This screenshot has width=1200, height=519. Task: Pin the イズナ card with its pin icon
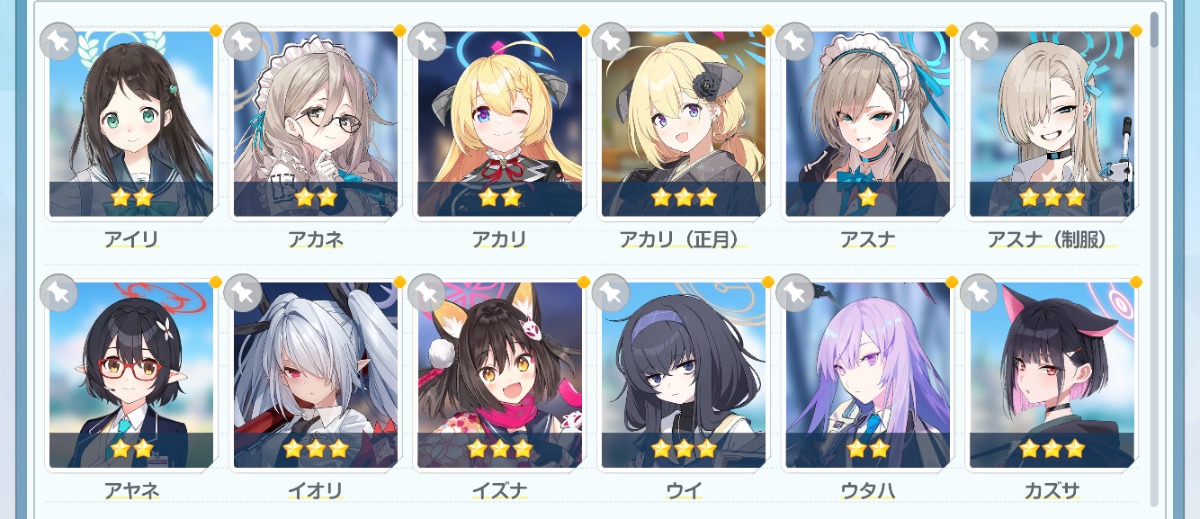427,292
